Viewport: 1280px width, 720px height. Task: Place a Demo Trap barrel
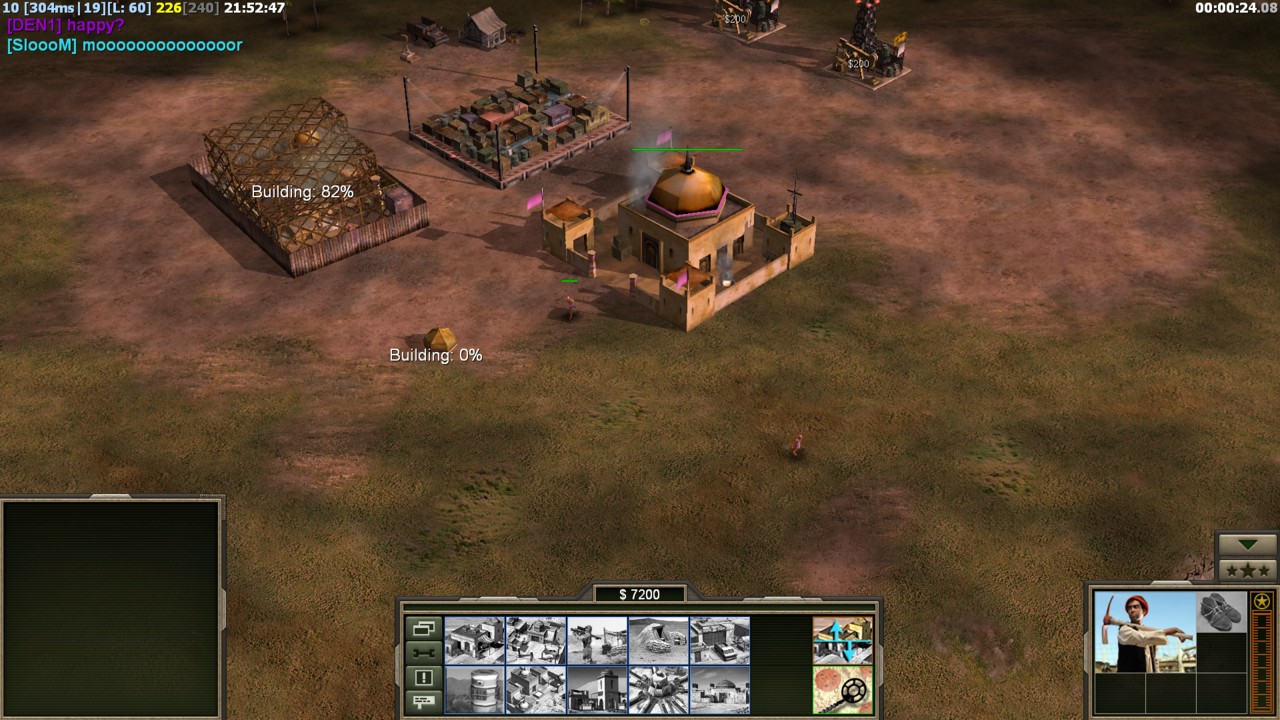pos(474,690)
